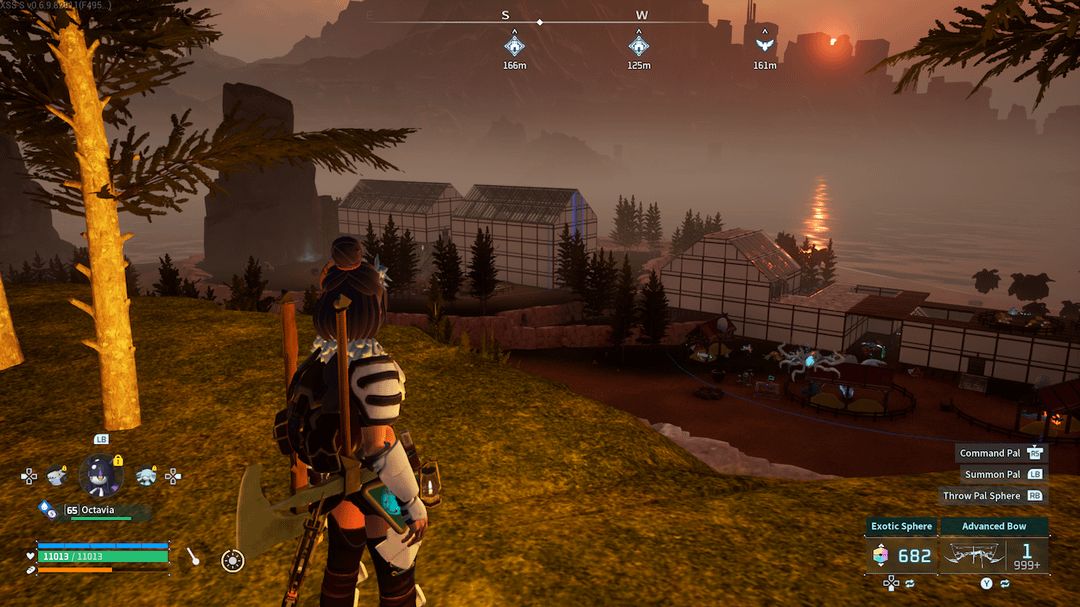Image resolution: width=1080 pixels, height=607 pixels.
Task: Select the Exotic Sphere slot
Action: pos(901,555)
